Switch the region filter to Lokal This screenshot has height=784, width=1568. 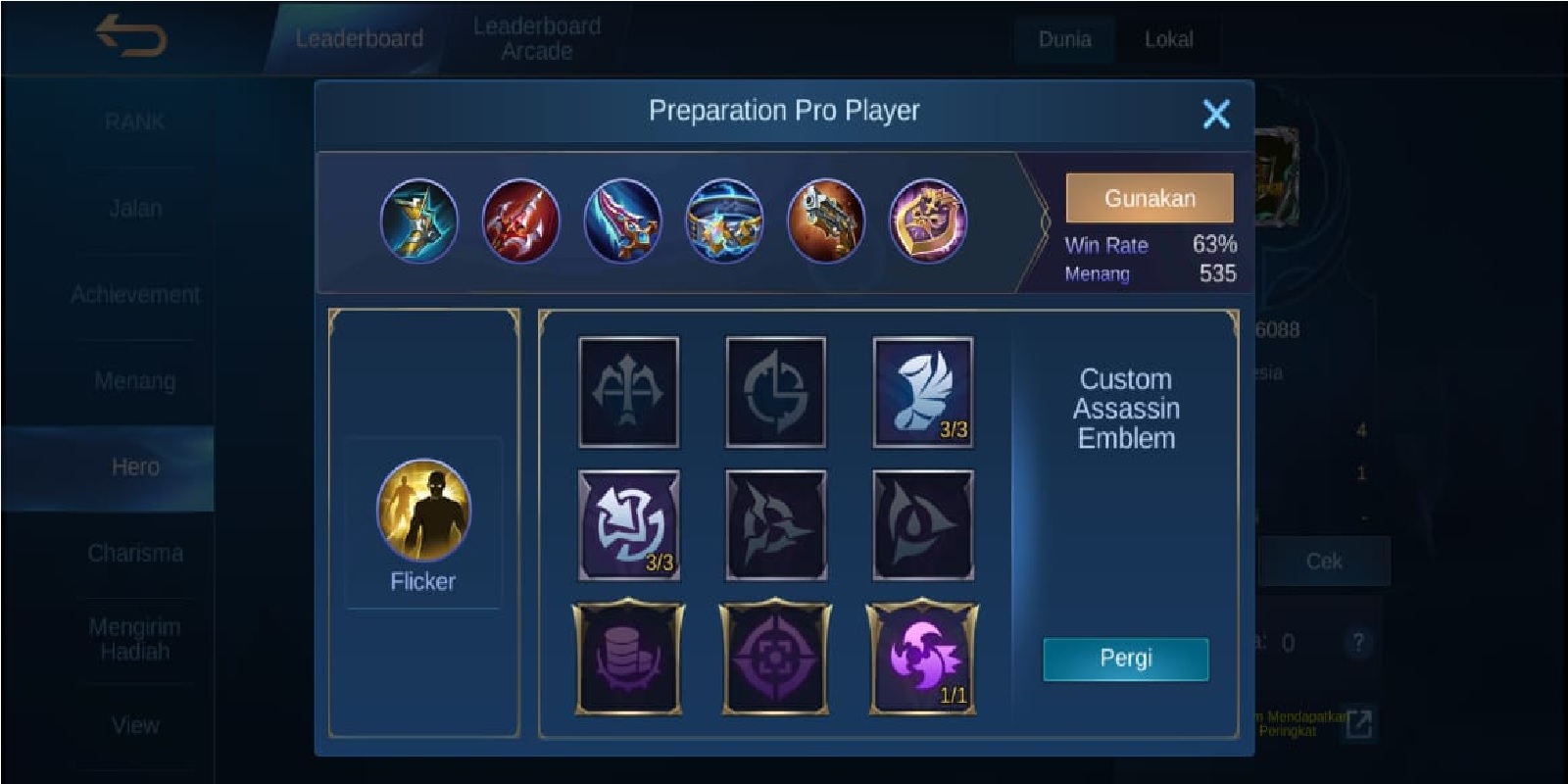click(1168, 40)
